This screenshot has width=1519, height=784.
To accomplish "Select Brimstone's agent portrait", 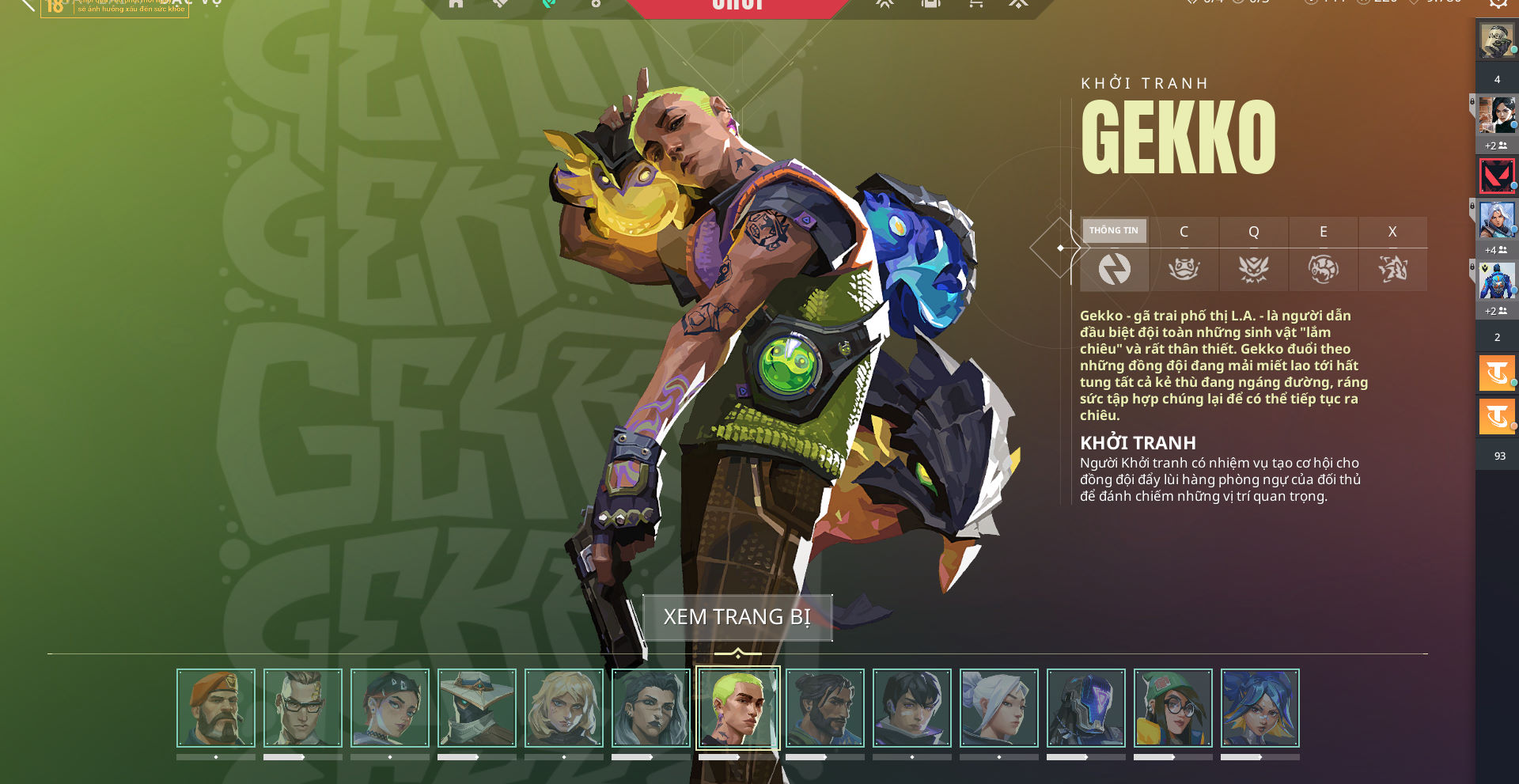I will pos(216,708).
